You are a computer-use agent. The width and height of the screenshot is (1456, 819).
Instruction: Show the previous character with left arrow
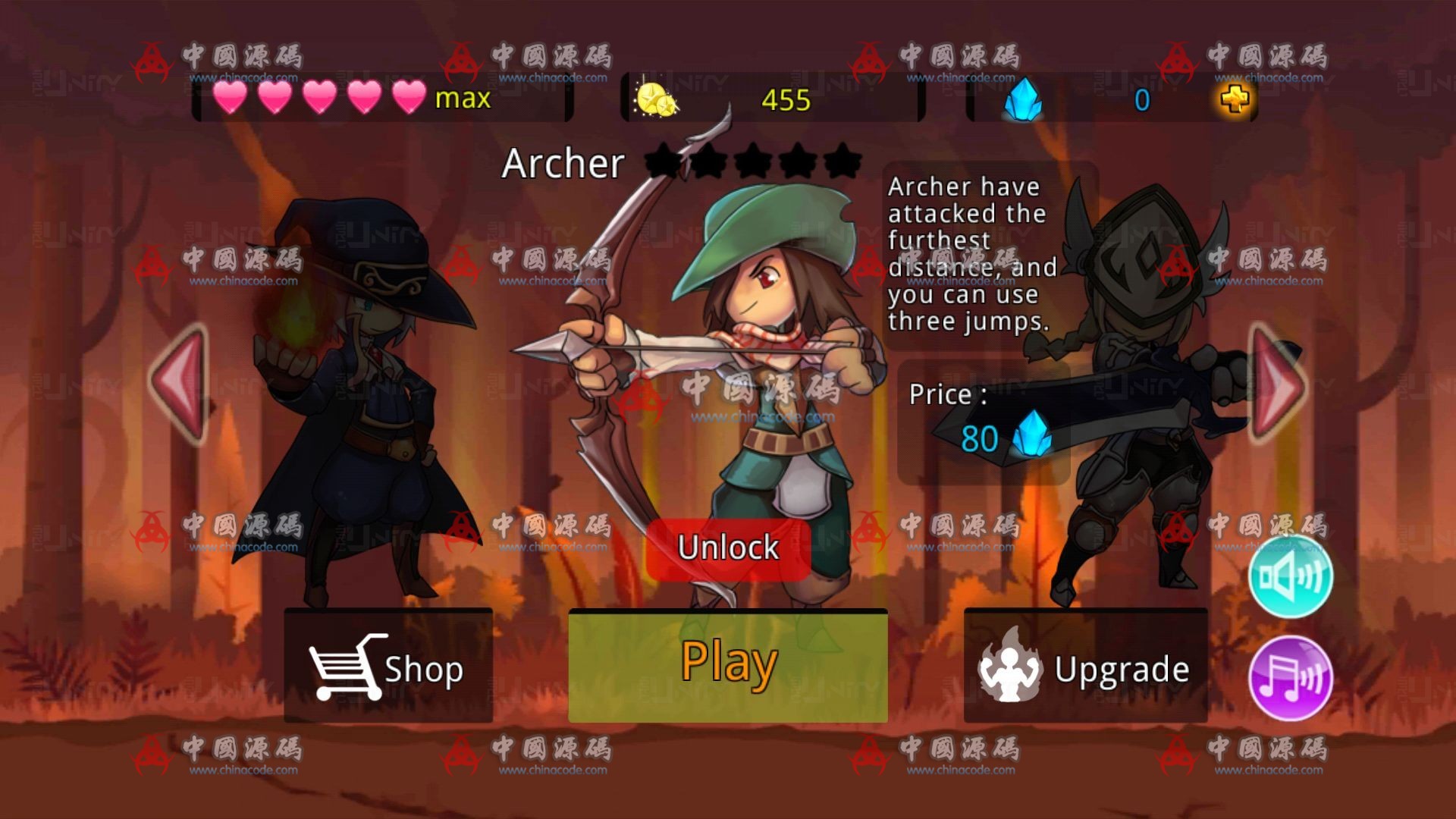pyautogui.click(x=180, y=384)
